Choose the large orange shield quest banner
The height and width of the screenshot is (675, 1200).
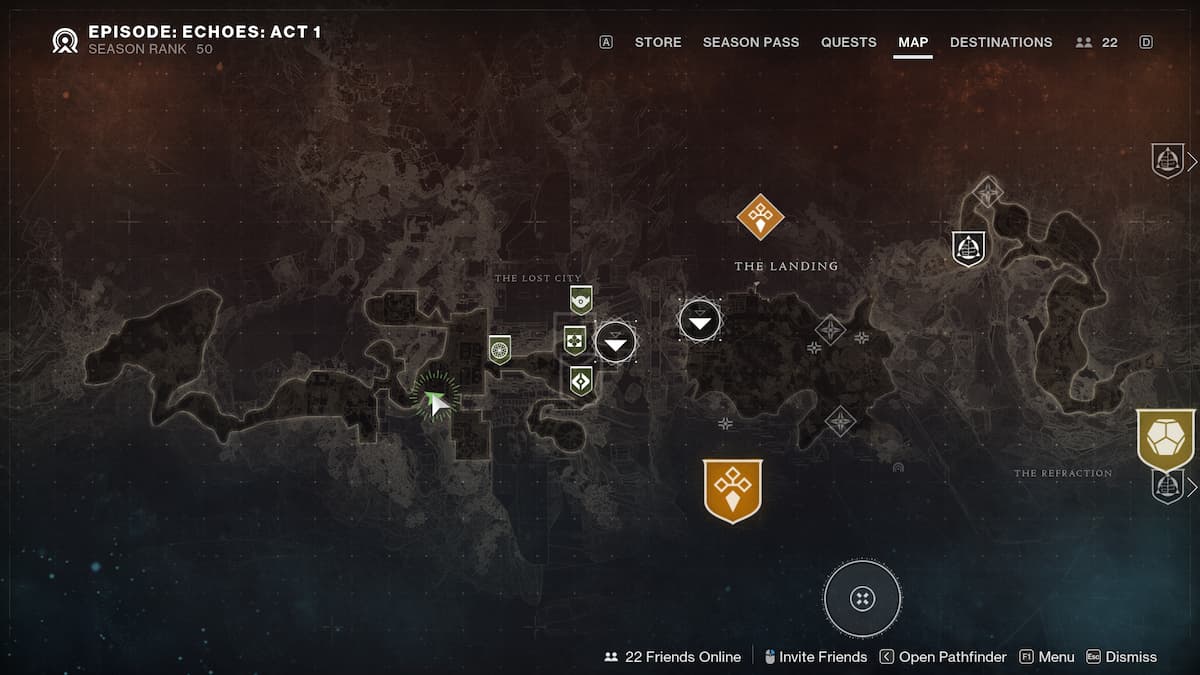pos(733,490)
